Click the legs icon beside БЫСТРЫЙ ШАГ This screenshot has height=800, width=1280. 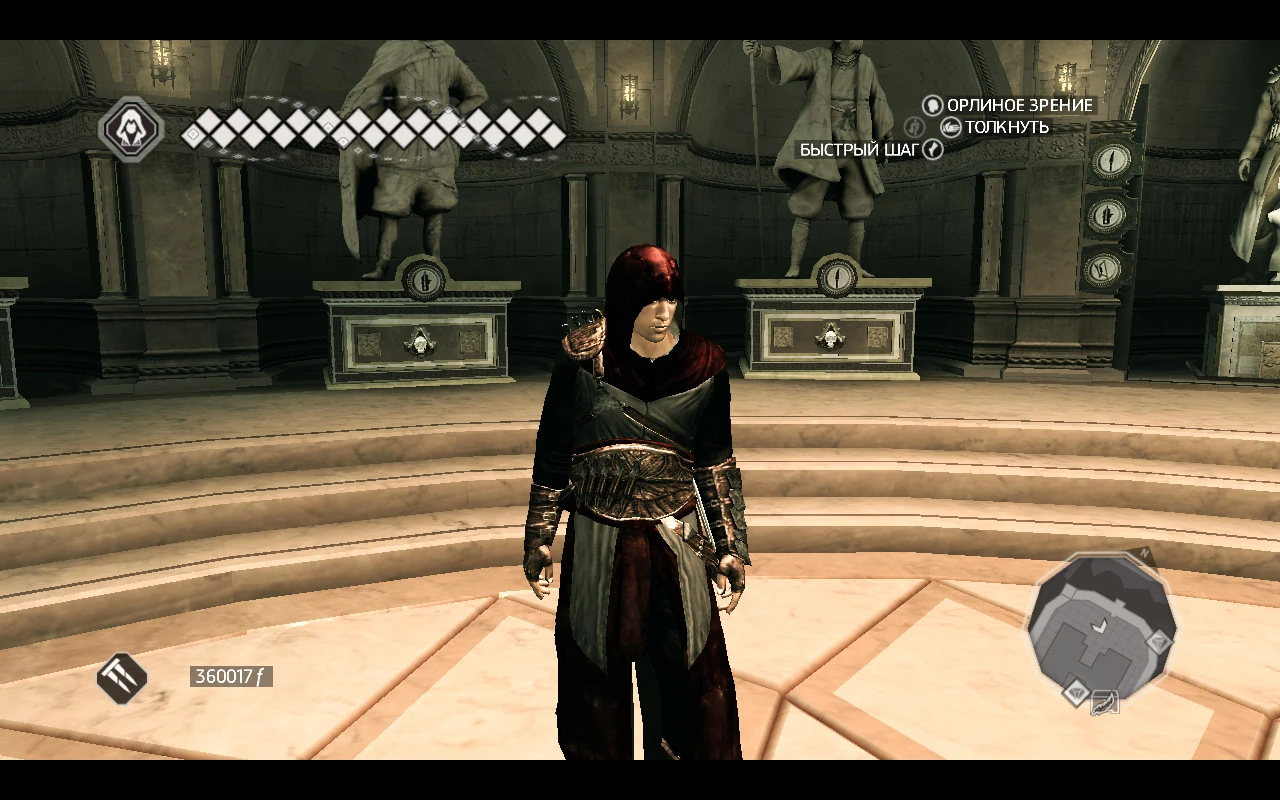click(932, 149)
